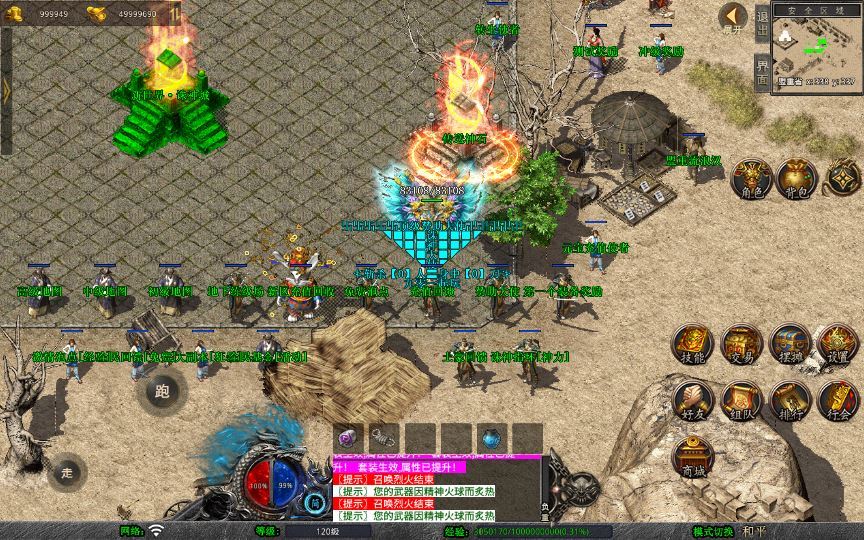Open the 交易 trade window

(x=741, y=343)
